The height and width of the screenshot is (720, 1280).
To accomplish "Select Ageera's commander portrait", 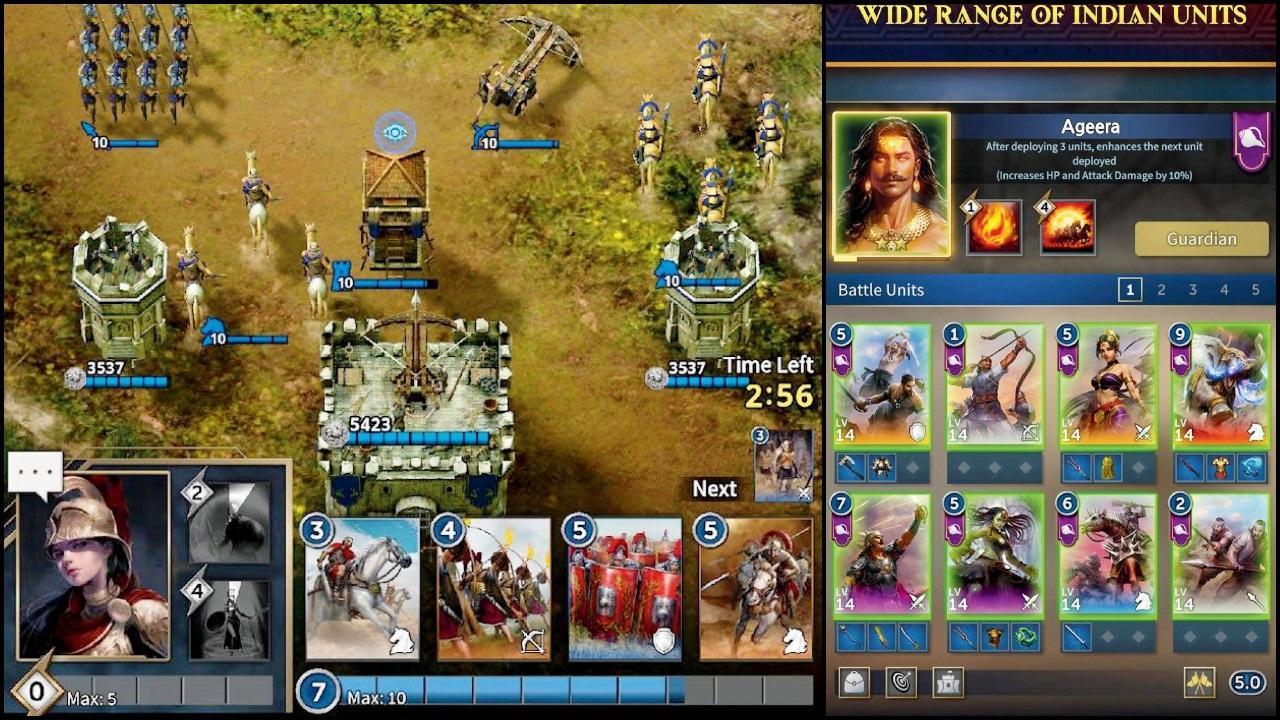I will 891,185.
